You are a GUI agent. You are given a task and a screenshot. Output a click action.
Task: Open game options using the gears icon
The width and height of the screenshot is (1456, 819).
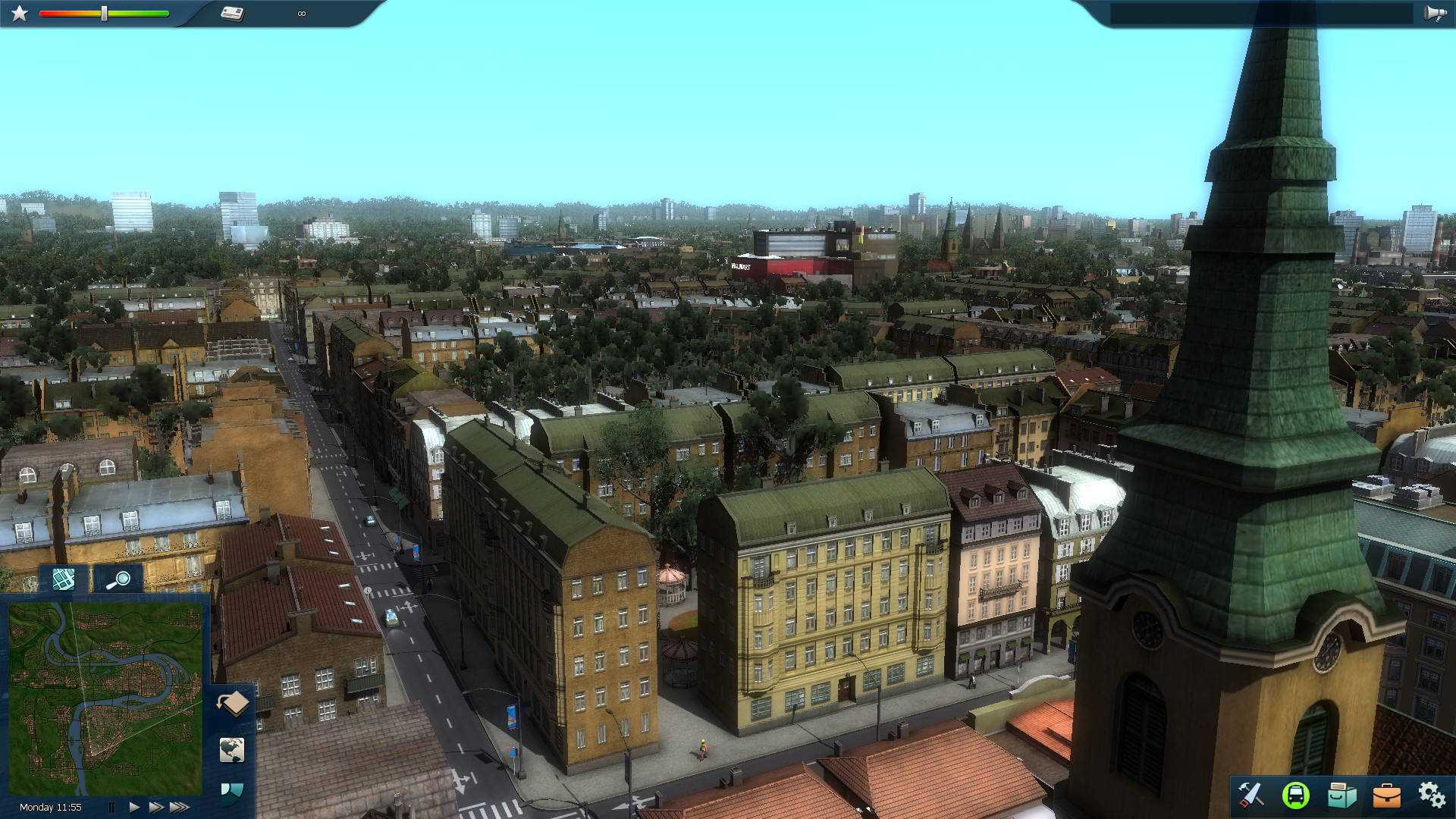(x=1432, y=795)
